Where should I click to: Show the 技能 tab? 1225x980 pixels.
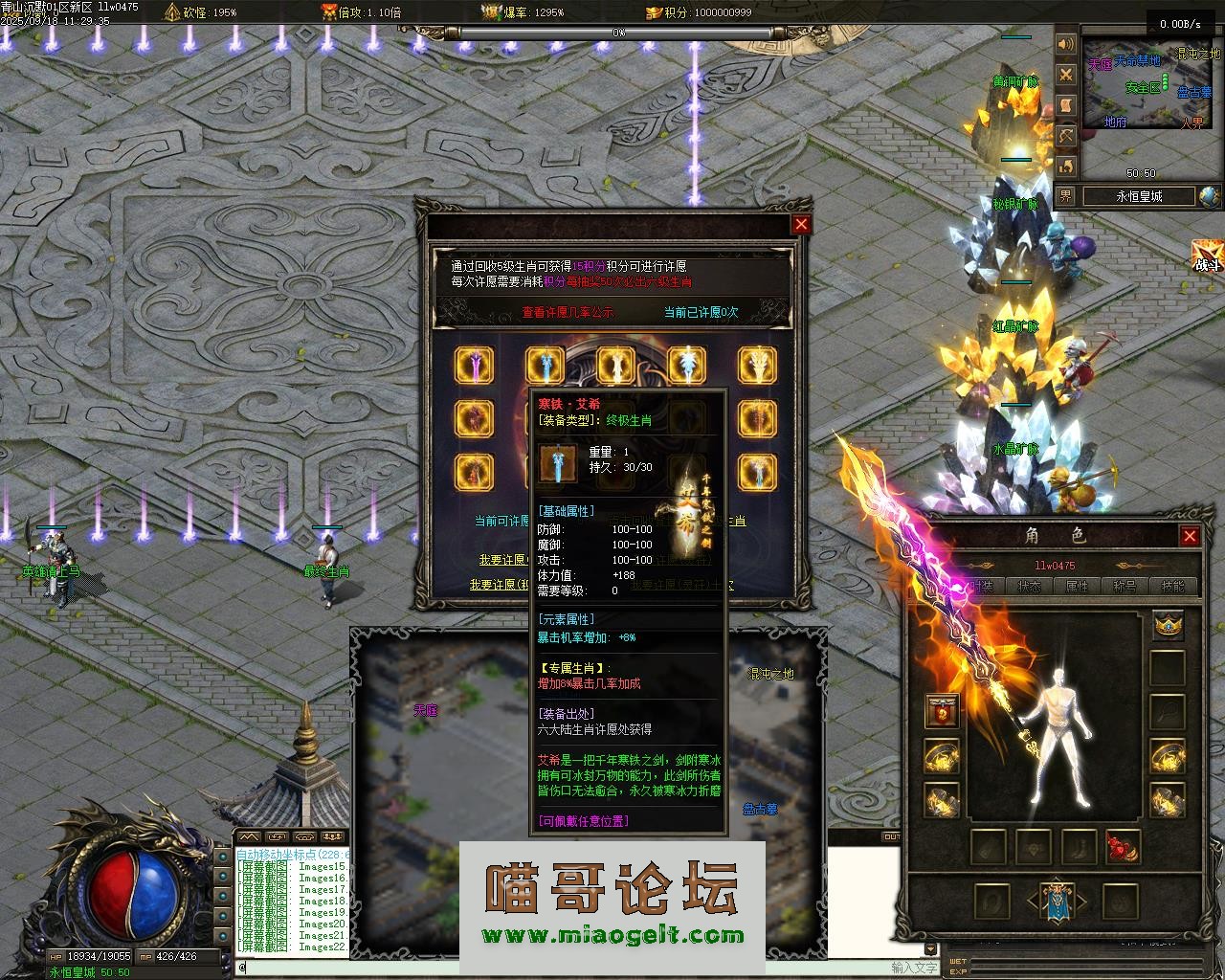click(1171, 586)
